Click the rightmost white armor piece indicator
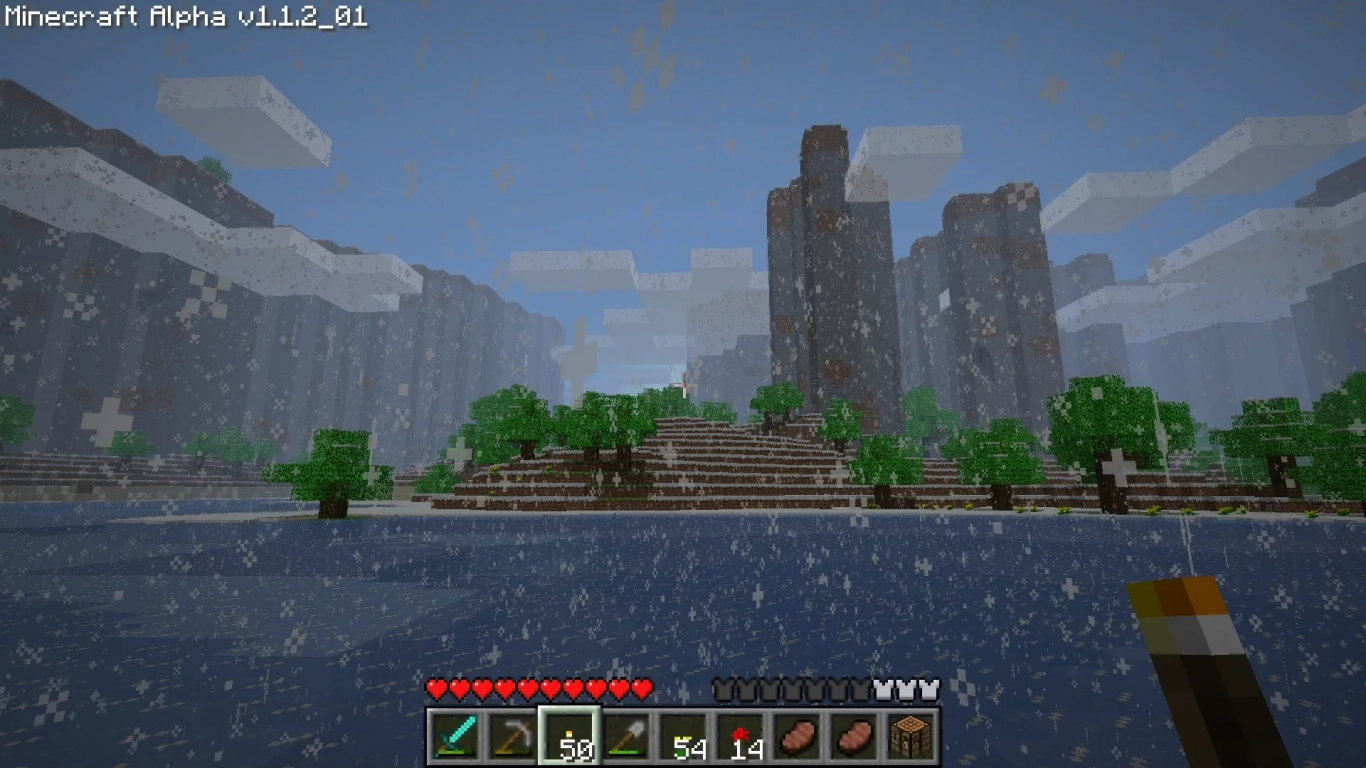Viewport: 1366px width, 768px height. pyautogui.click(x=929, y=688)
